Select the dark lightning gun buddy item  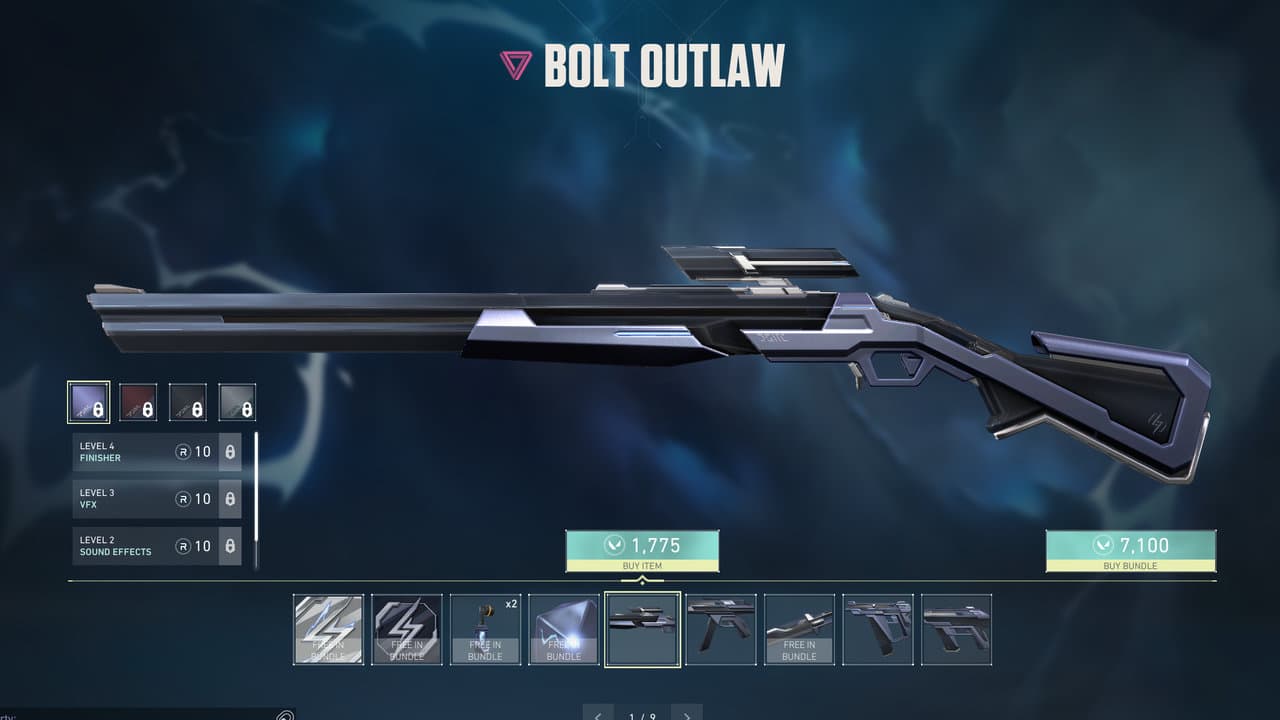point(406,628)
